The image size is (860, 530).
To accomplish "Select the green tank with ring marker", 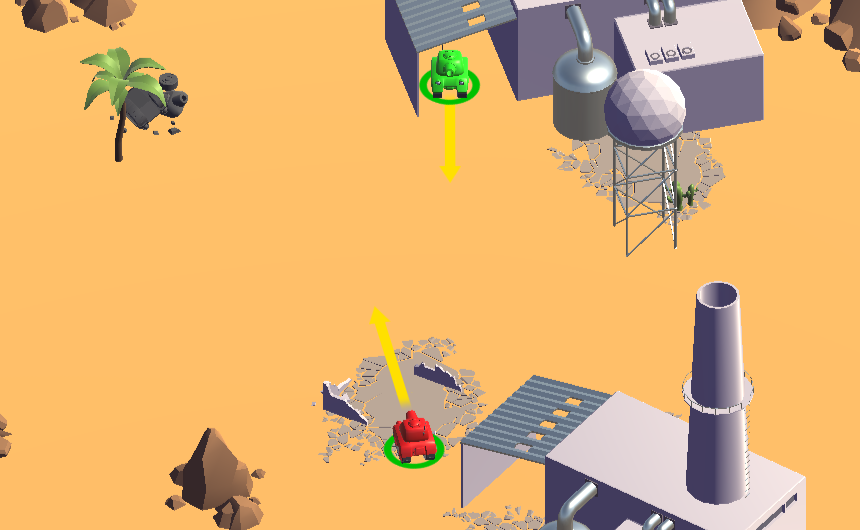I will click(x=450, y=75).
